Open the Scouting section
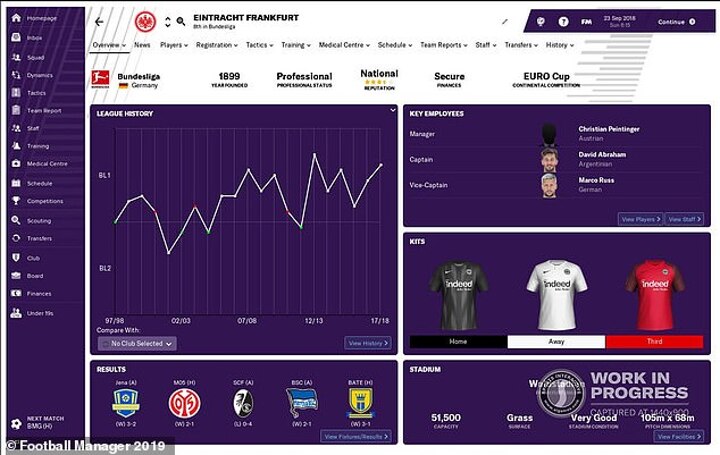Screen dimensions: 720x455 coord(39,220)
